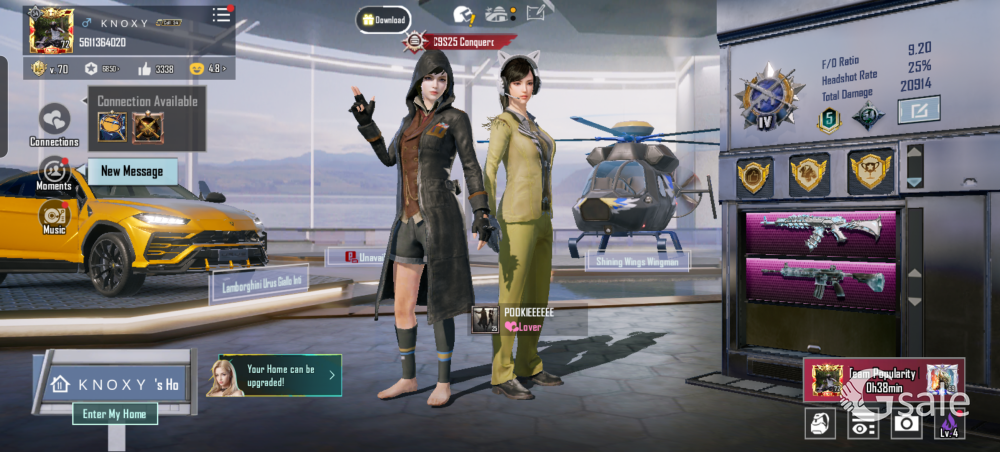Screen dimensions: 1000x452
Task: Edit the stats panel with pencil button
Action: [918, 109]
